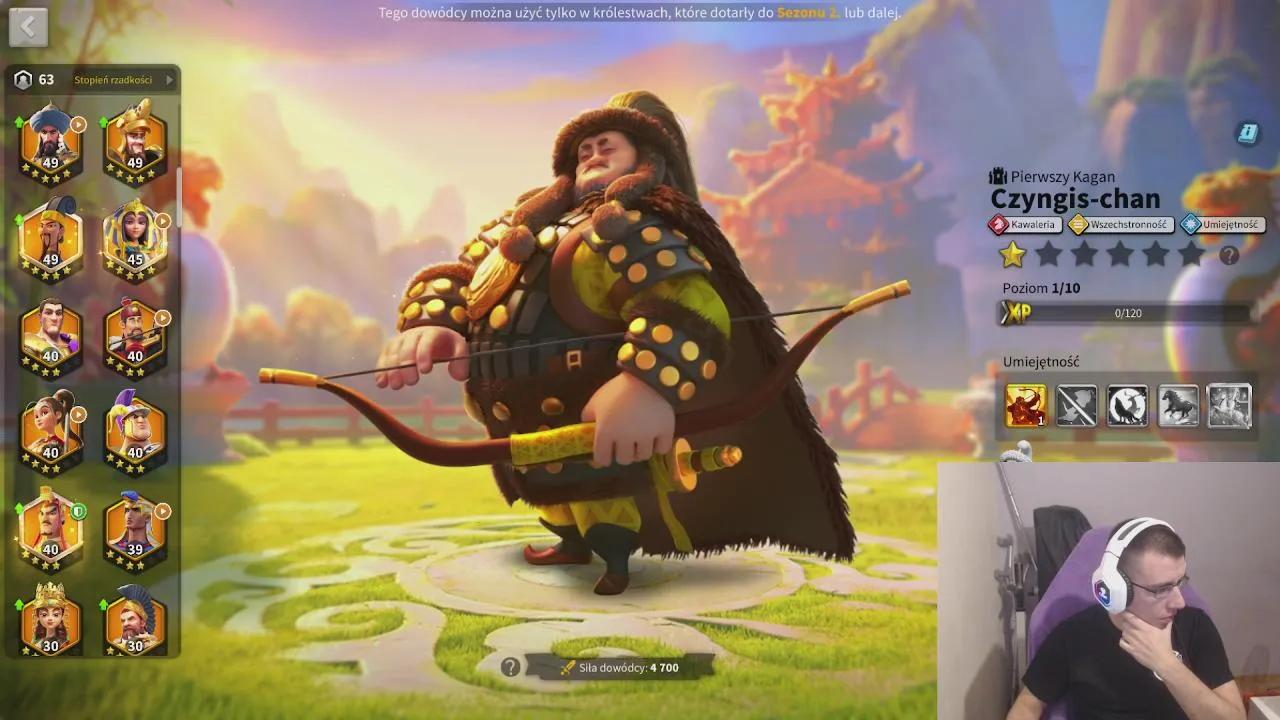Expand the Stopień rzadkości sorting arrow
The width and height of the screenshot is (1280, 720).
(x=172, y=80)
